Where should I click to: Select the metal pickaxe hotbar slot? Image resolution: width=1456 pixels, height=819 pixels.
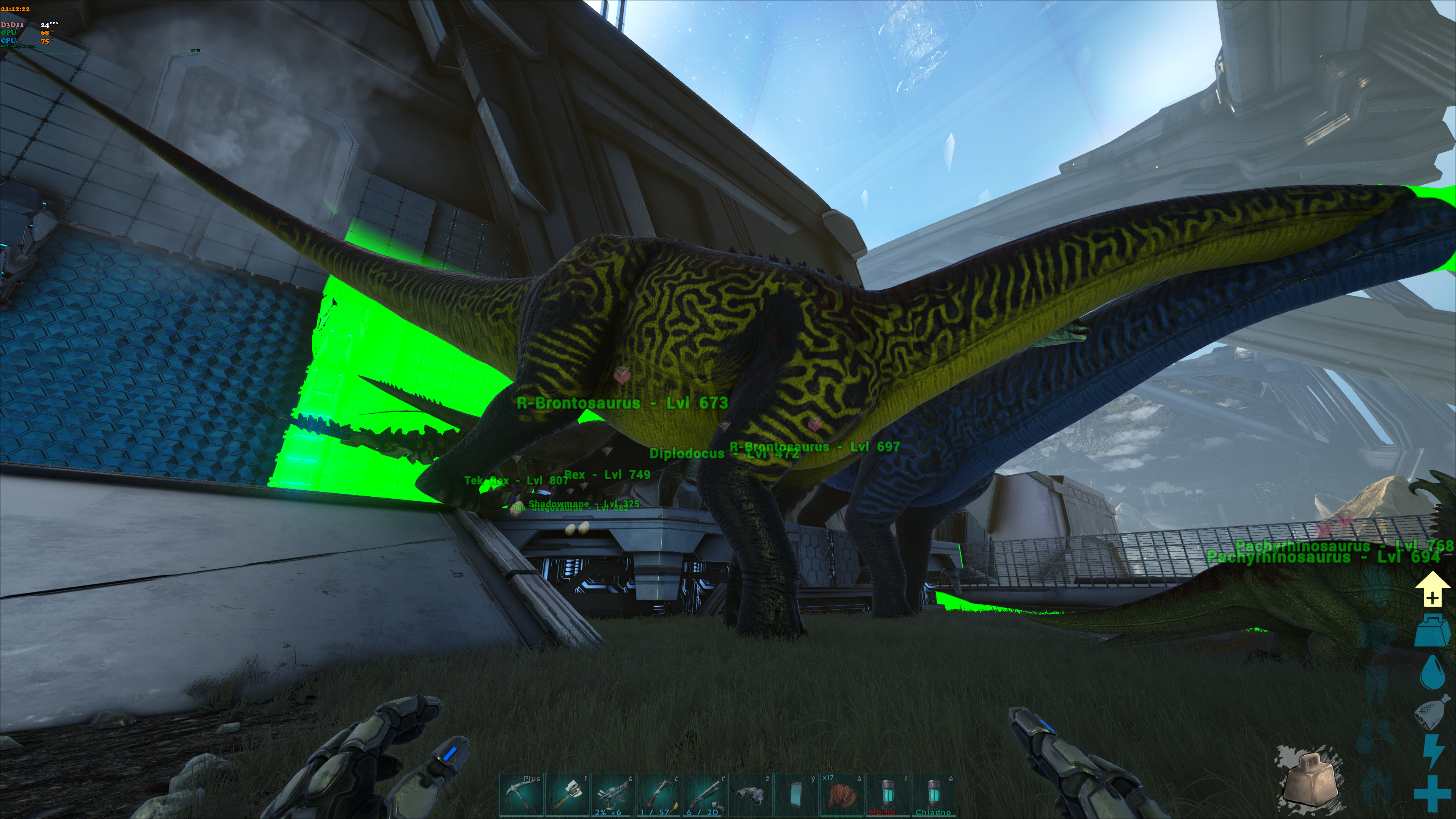point(522,795)
